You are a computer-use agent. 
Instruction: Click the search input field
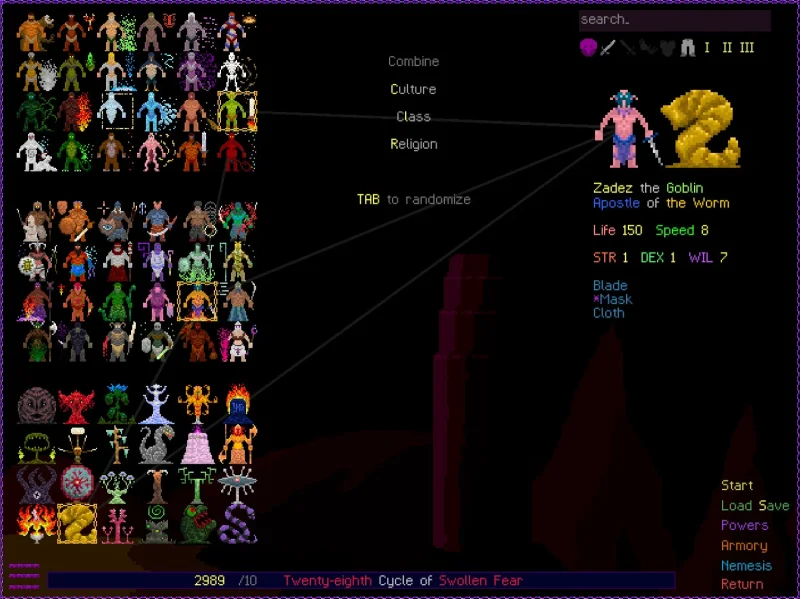coord(674,20)
